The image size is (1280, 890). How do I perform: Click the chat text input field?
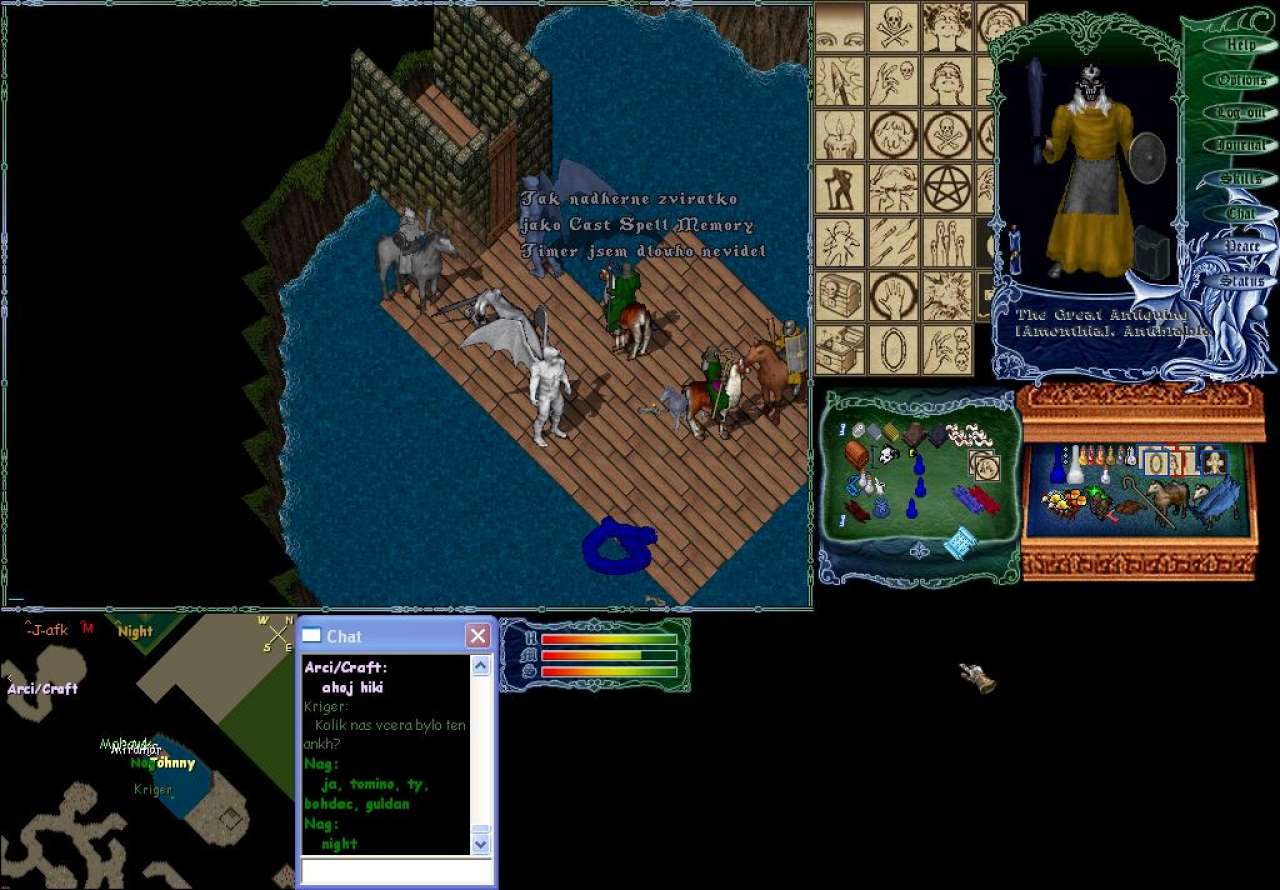click(397, 871)
